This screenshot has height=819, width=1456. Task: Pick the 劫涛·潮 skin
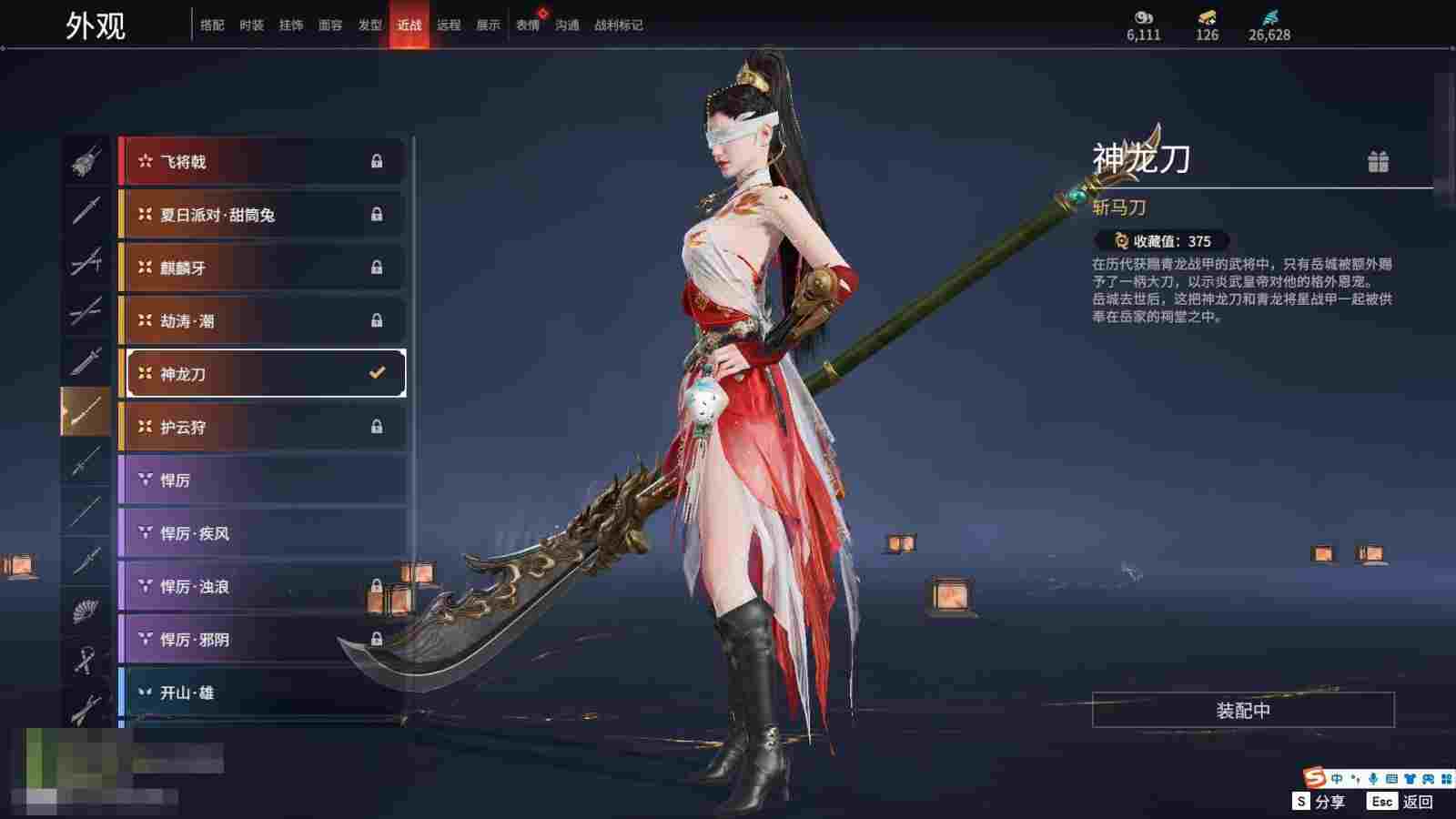point(262,320)
